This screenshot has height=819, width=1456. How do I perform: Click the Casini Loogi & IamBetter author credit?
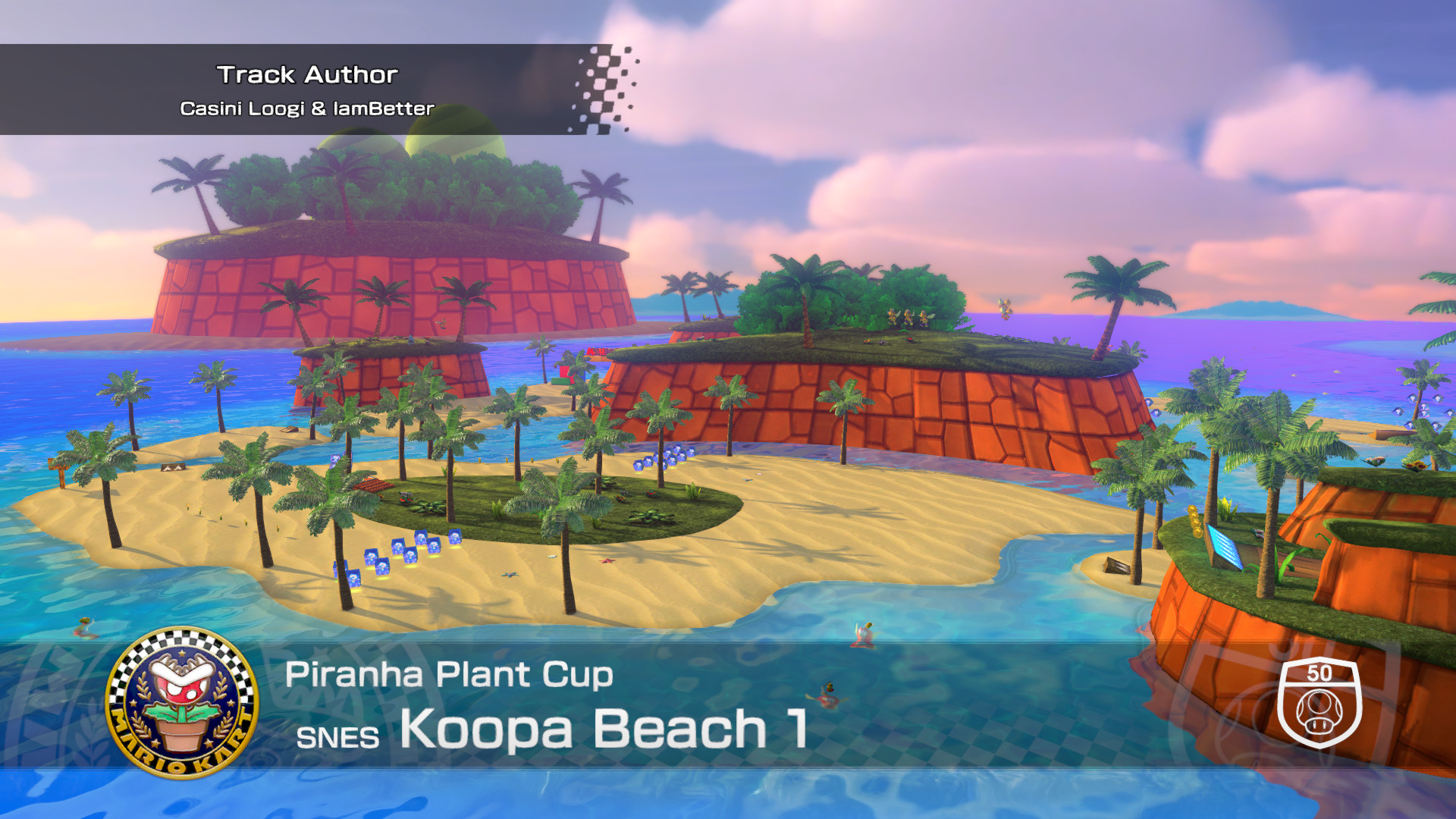307,108
